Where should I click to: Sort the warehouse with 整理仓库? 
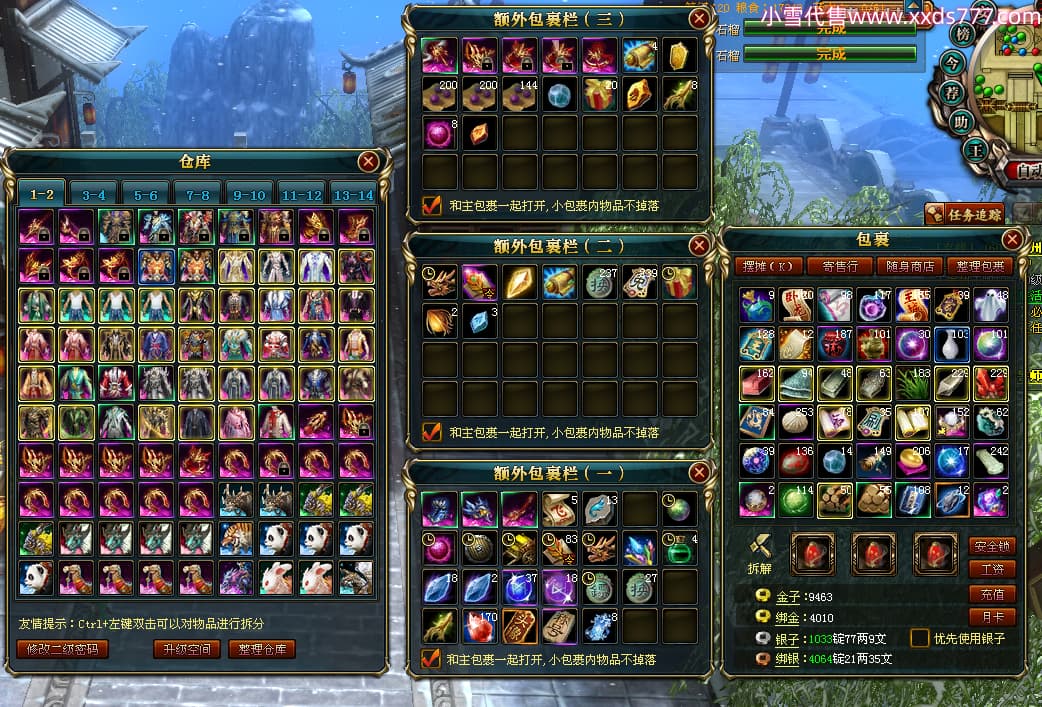262,649
